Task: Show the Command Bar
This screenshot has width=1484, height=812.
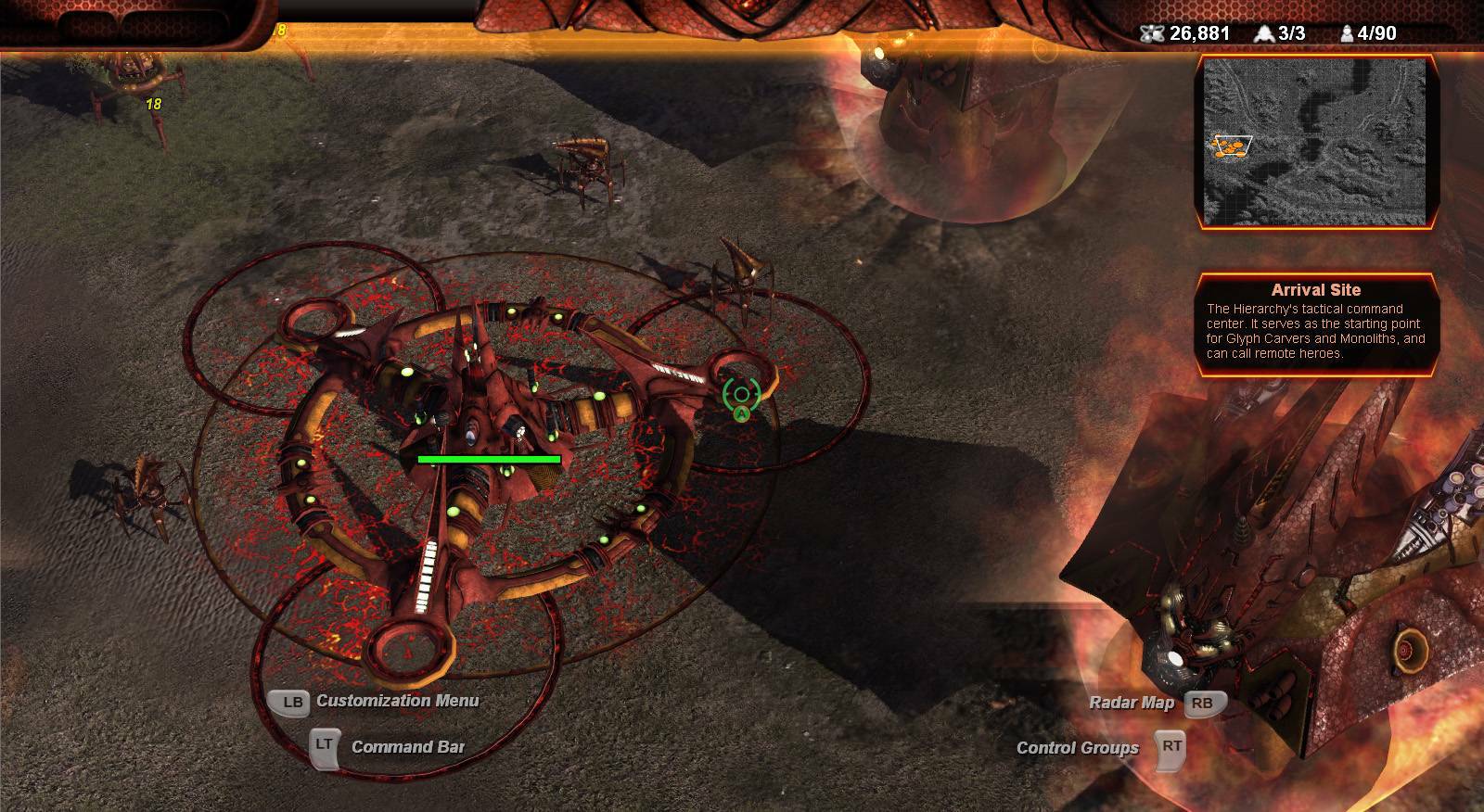Action: [x=407, y=747]
